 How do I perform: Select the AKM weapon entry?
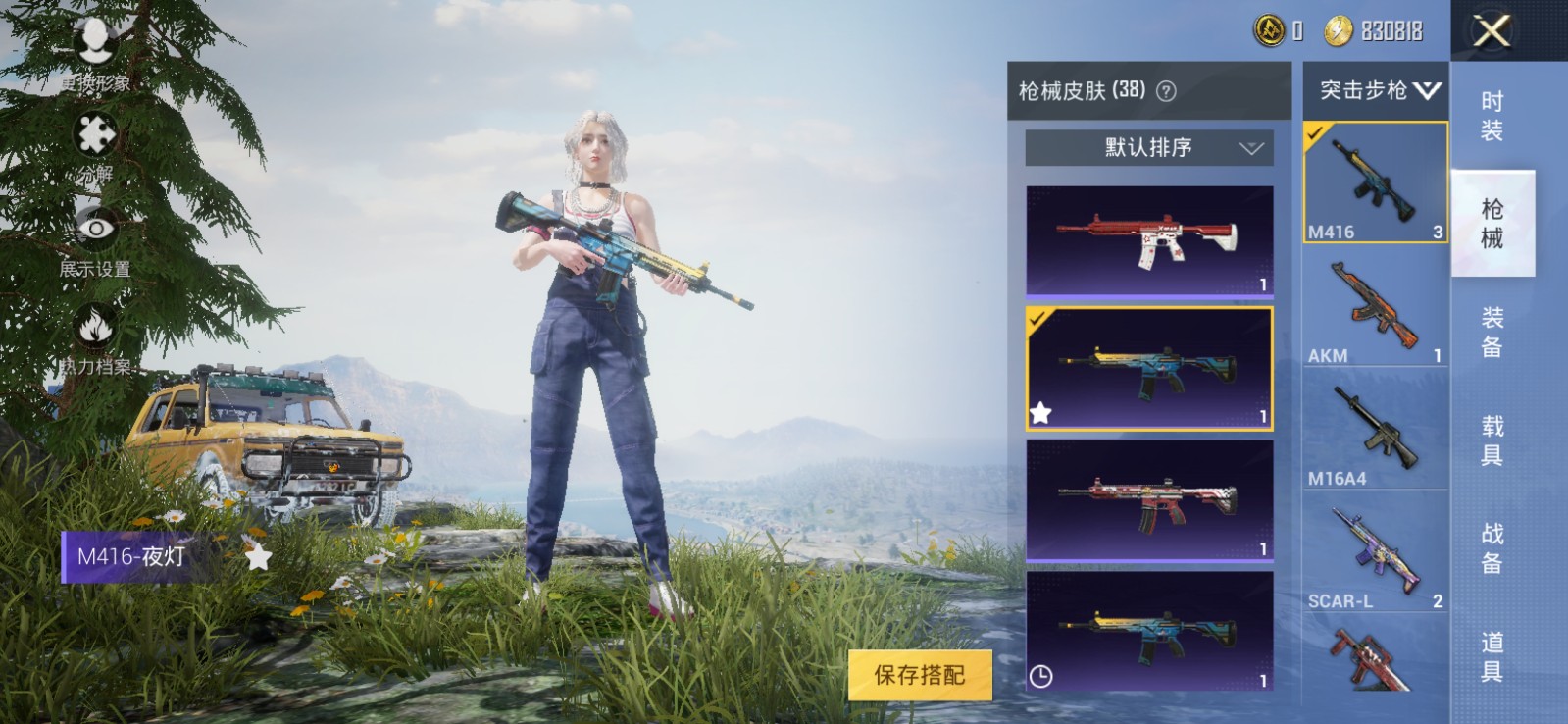coord(1375,304)
